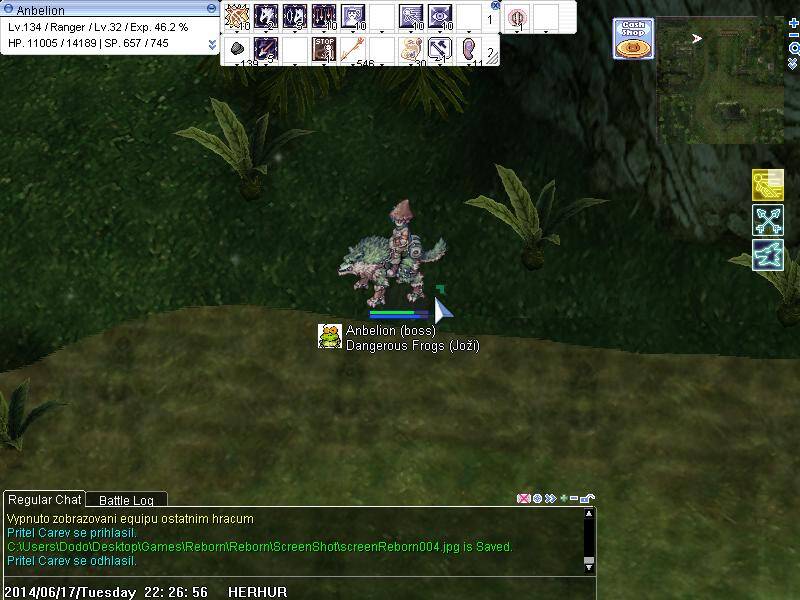Close the skill hotbar with blue X
The image size is (800, 600).
pyautogui.click(x=495, y=5)
